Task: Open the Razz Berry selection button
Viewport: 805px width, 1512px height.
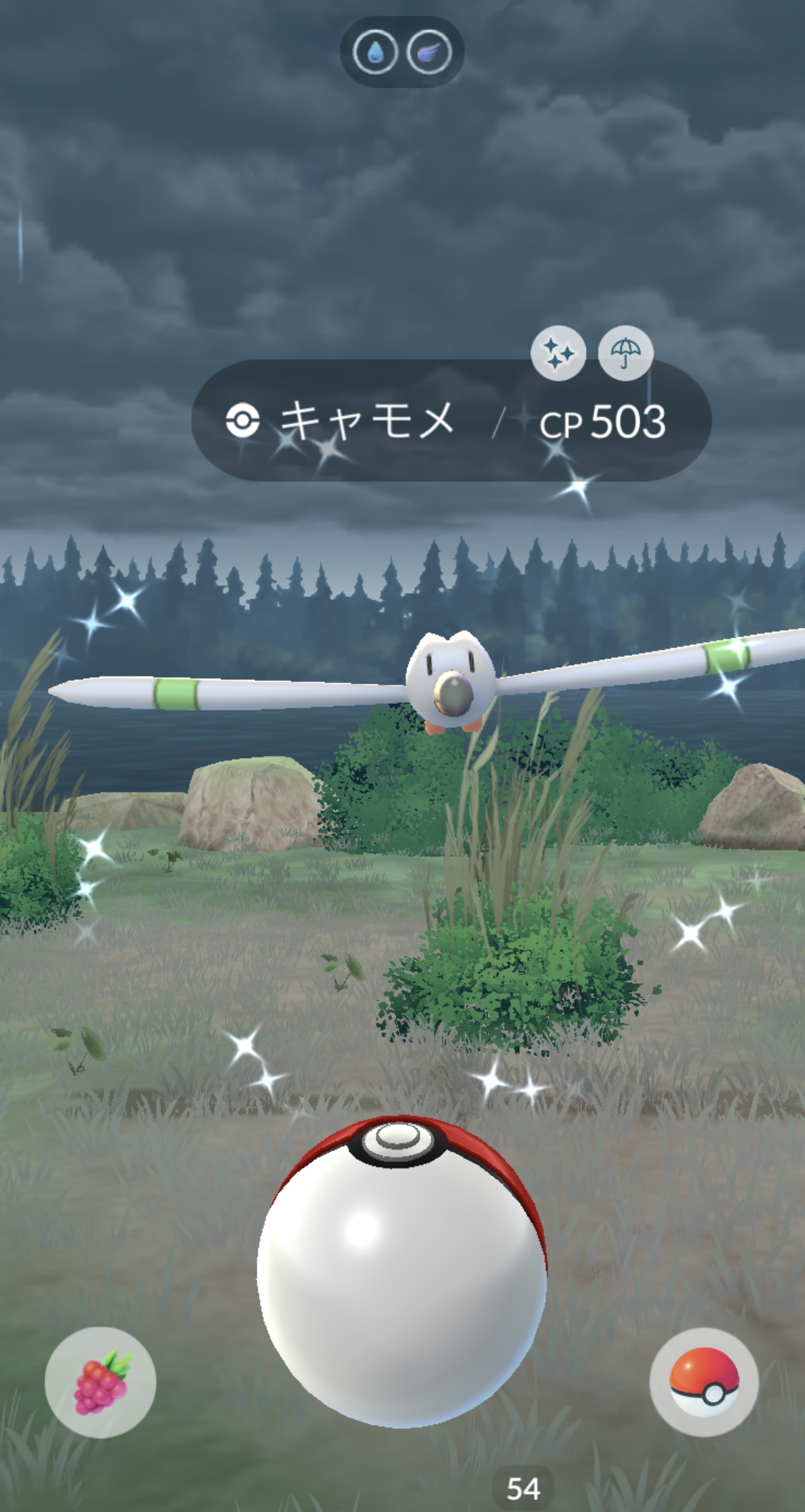Action: 100,1382
